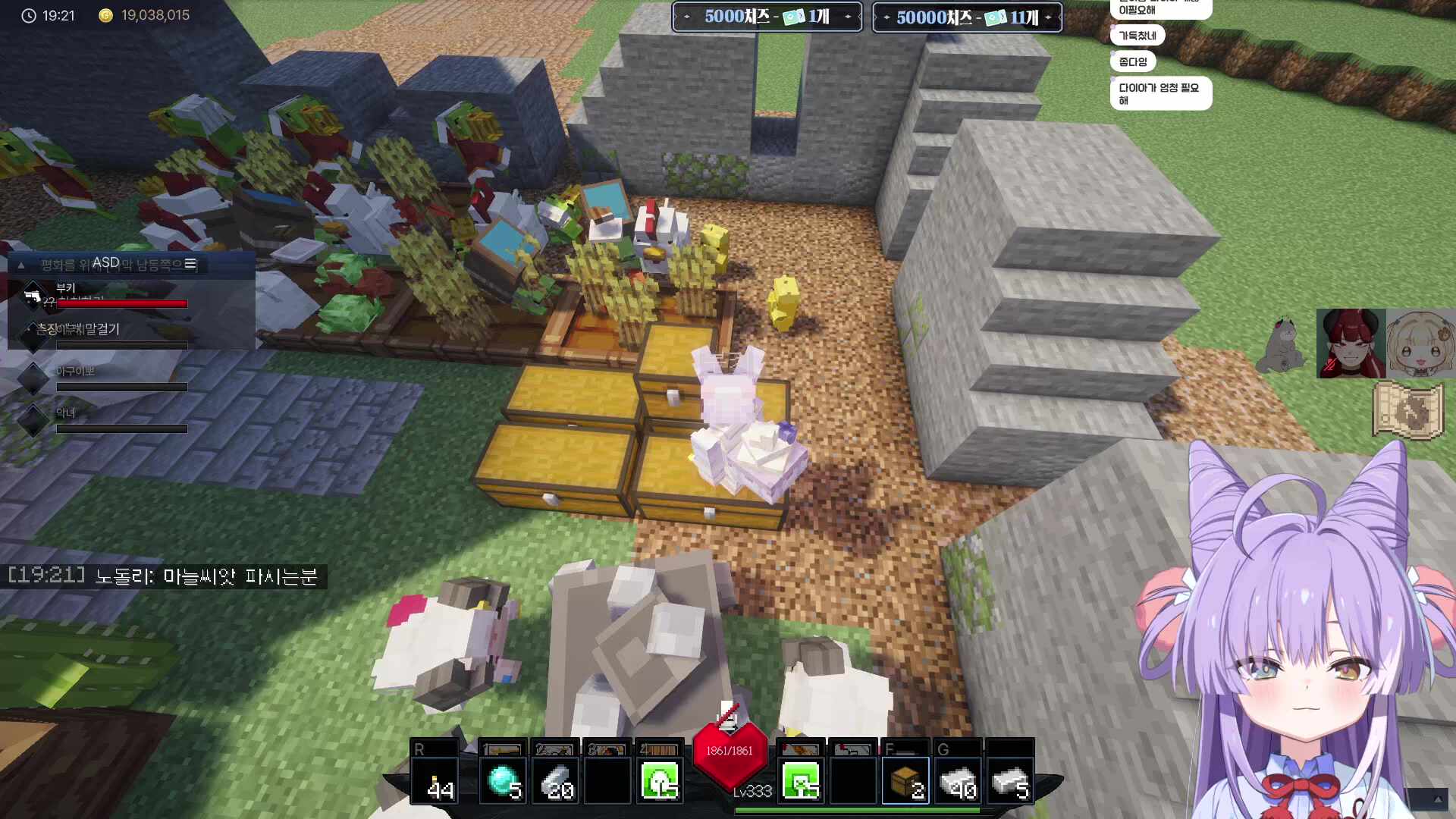Open the quest tracker hamburger menu
Screen dimensions: 1456x819
point(190,264)
